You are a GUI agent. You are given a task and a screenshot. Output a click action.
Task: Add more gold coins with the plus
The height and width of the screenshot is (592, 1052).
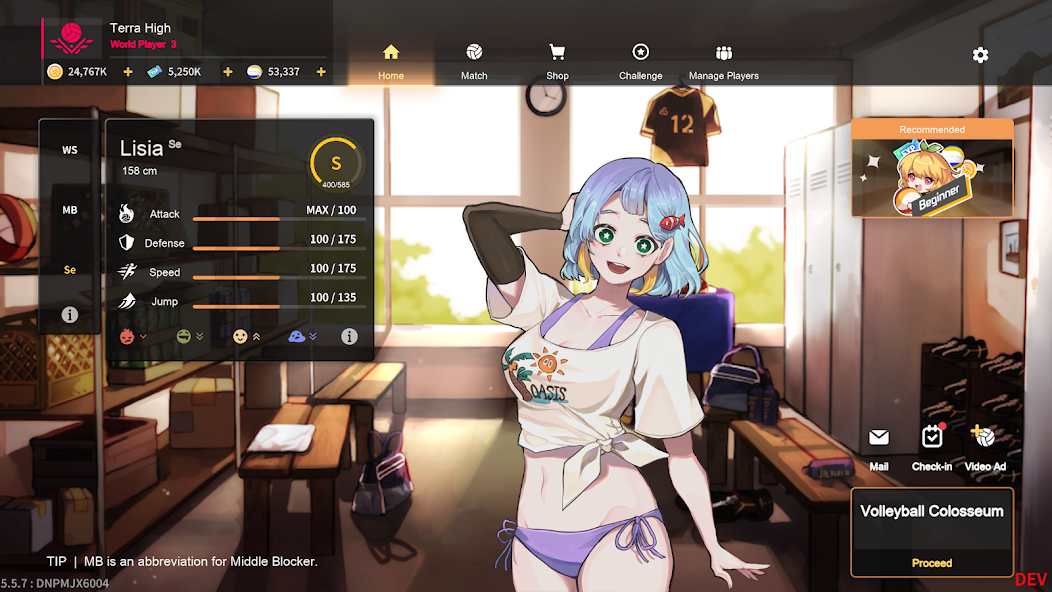tap(127, 72)
